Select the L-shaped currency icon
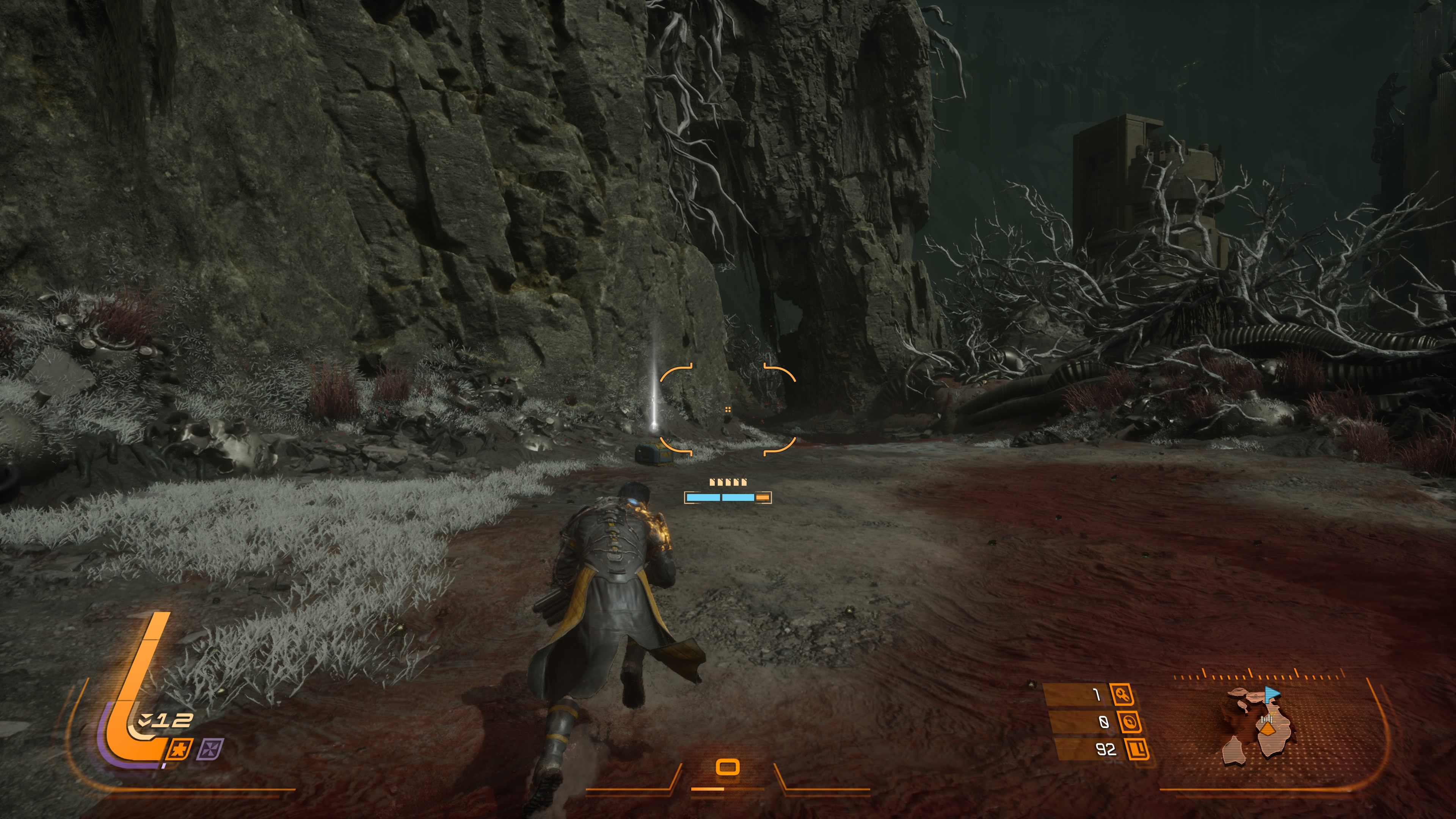 coord(1137,750)
